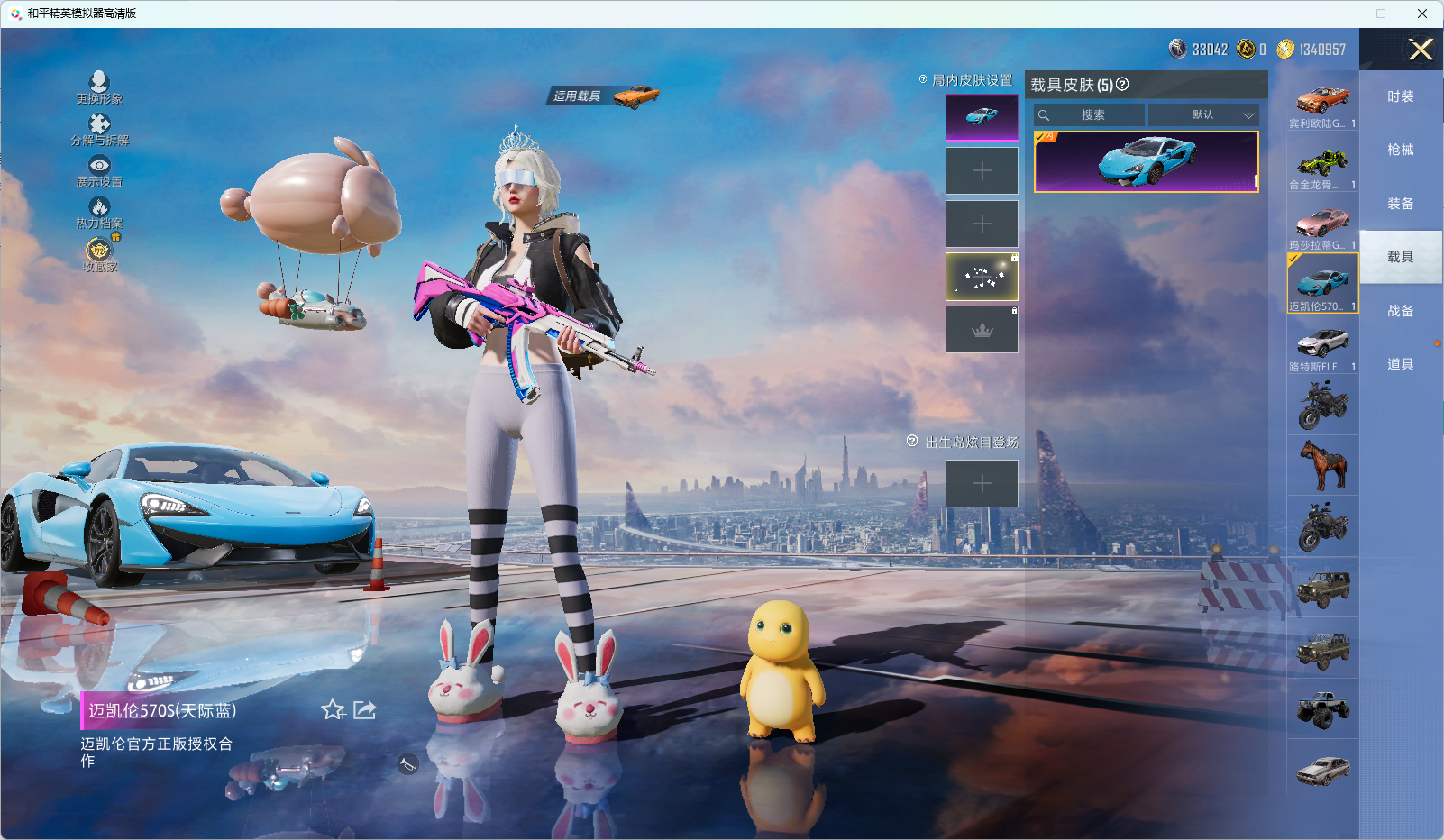
Task: Close the vehicle skin screen
Action: click(x=1421, y=50)
